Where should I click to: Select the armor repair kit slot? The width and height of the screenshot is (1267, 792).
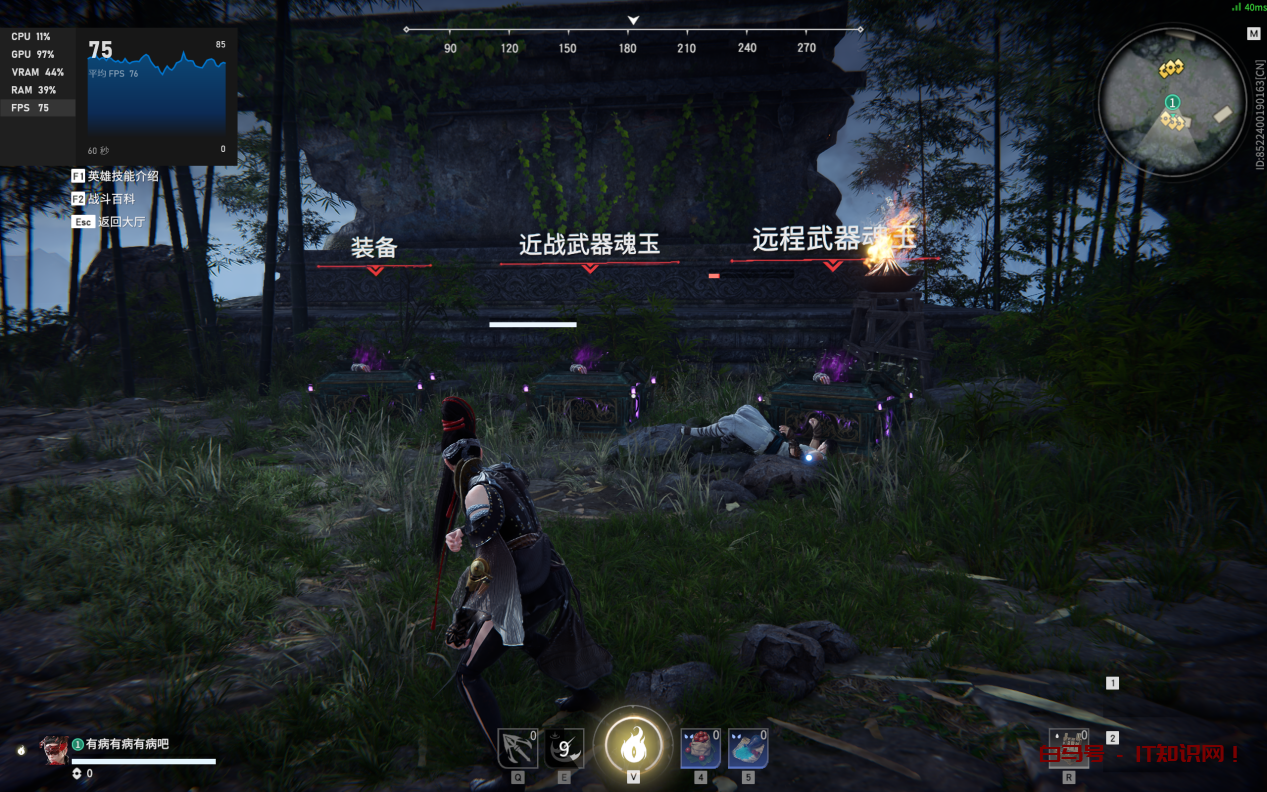pyautogui.click(x=1069, y=748)
